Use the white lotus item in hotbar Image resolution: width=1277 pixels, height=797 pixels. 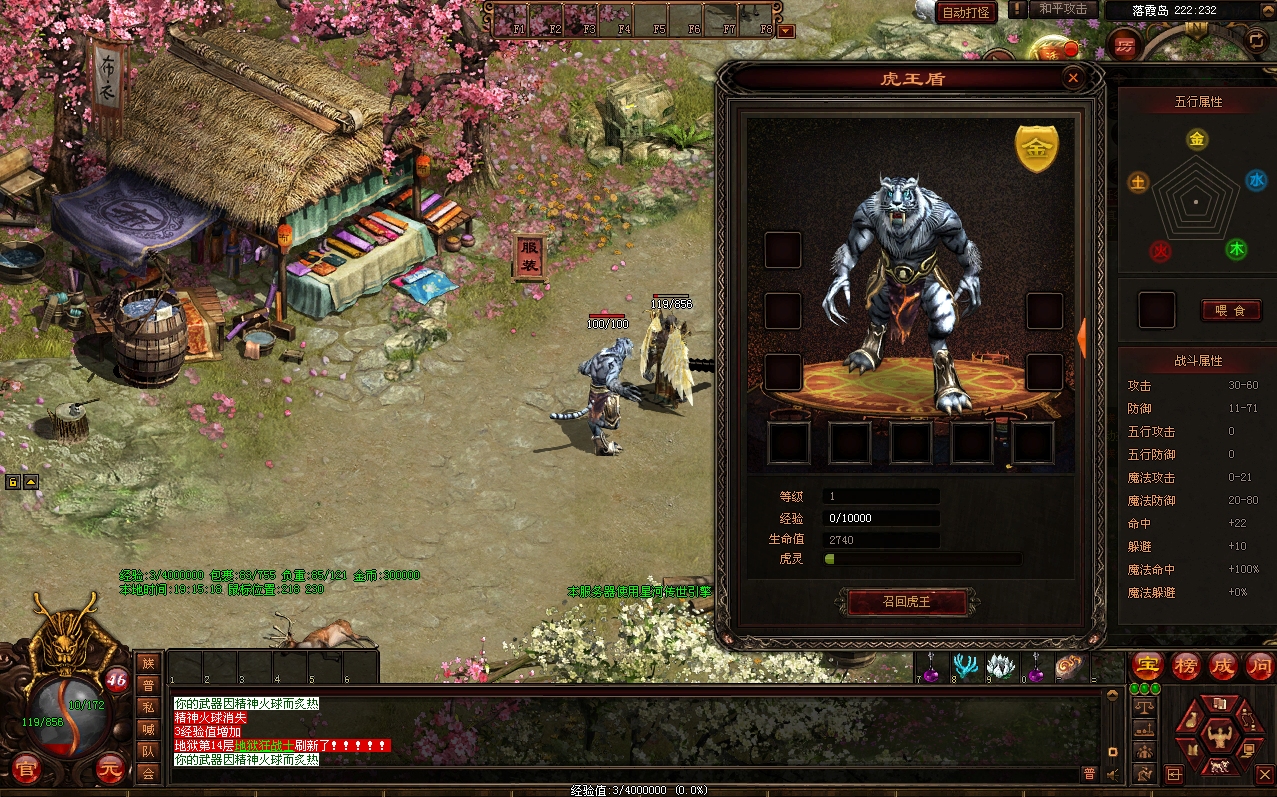[1000, 666]
